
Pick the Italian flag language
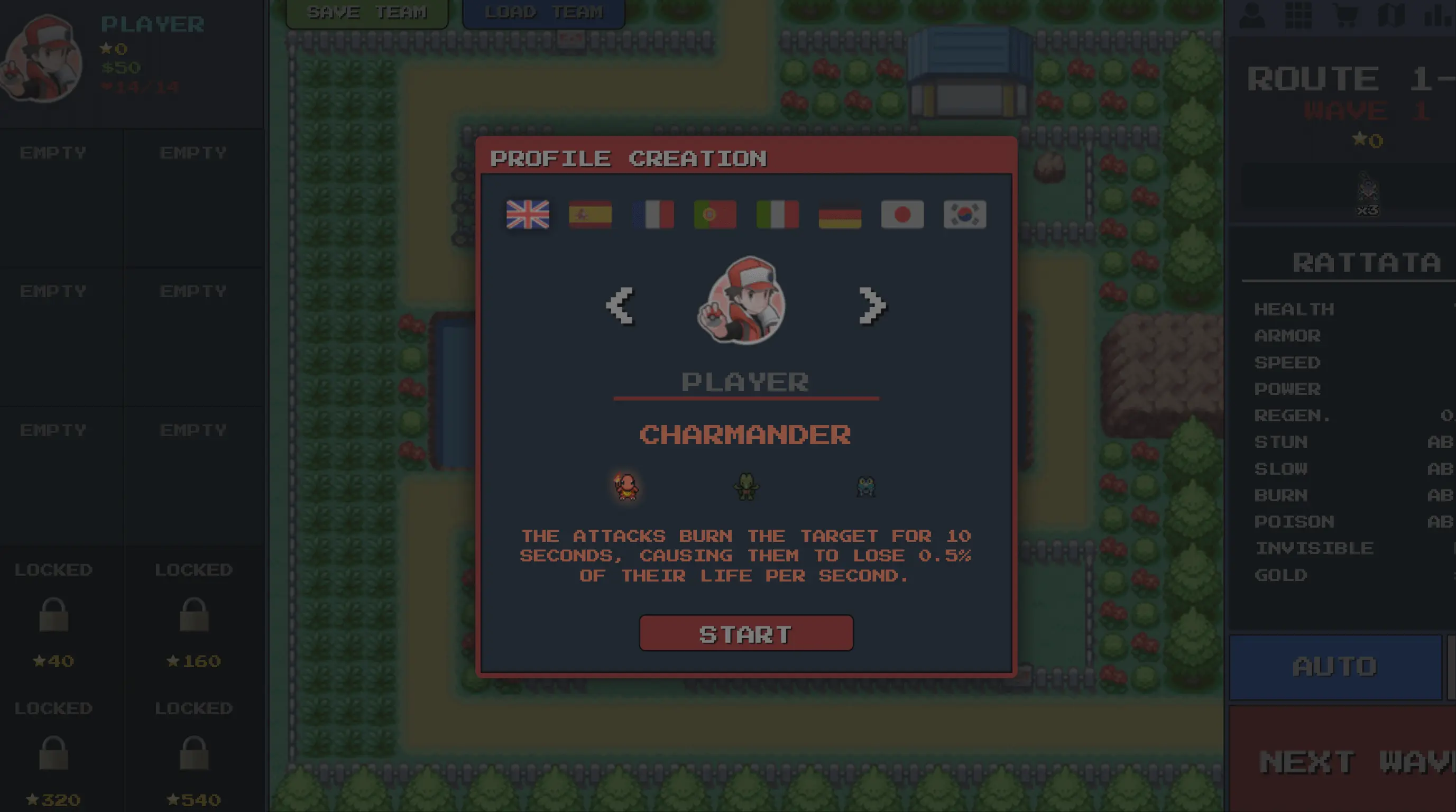tap(778, 215)
